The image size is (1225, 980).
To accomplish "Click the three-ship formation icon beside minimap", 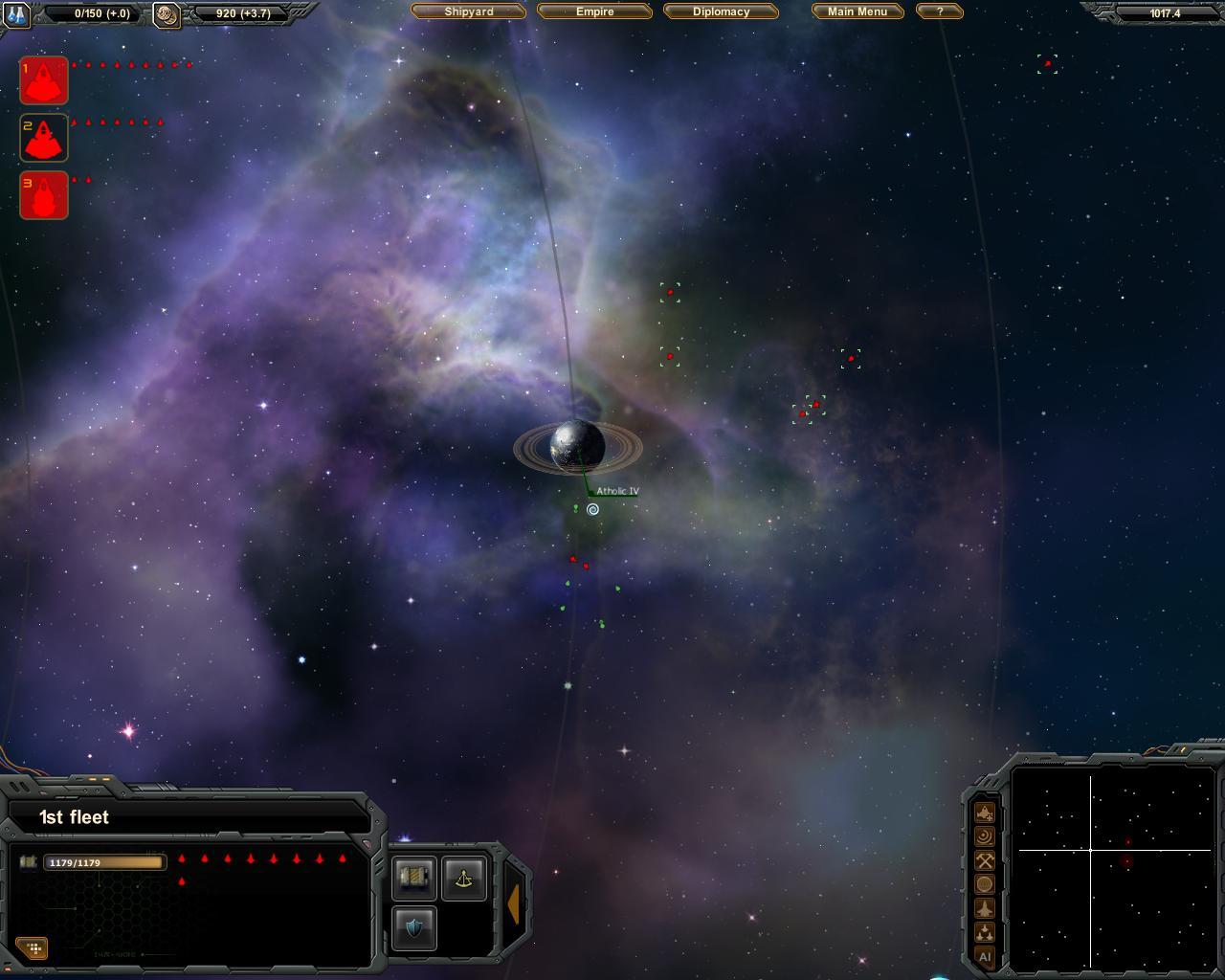I will [x=984, y=932].
